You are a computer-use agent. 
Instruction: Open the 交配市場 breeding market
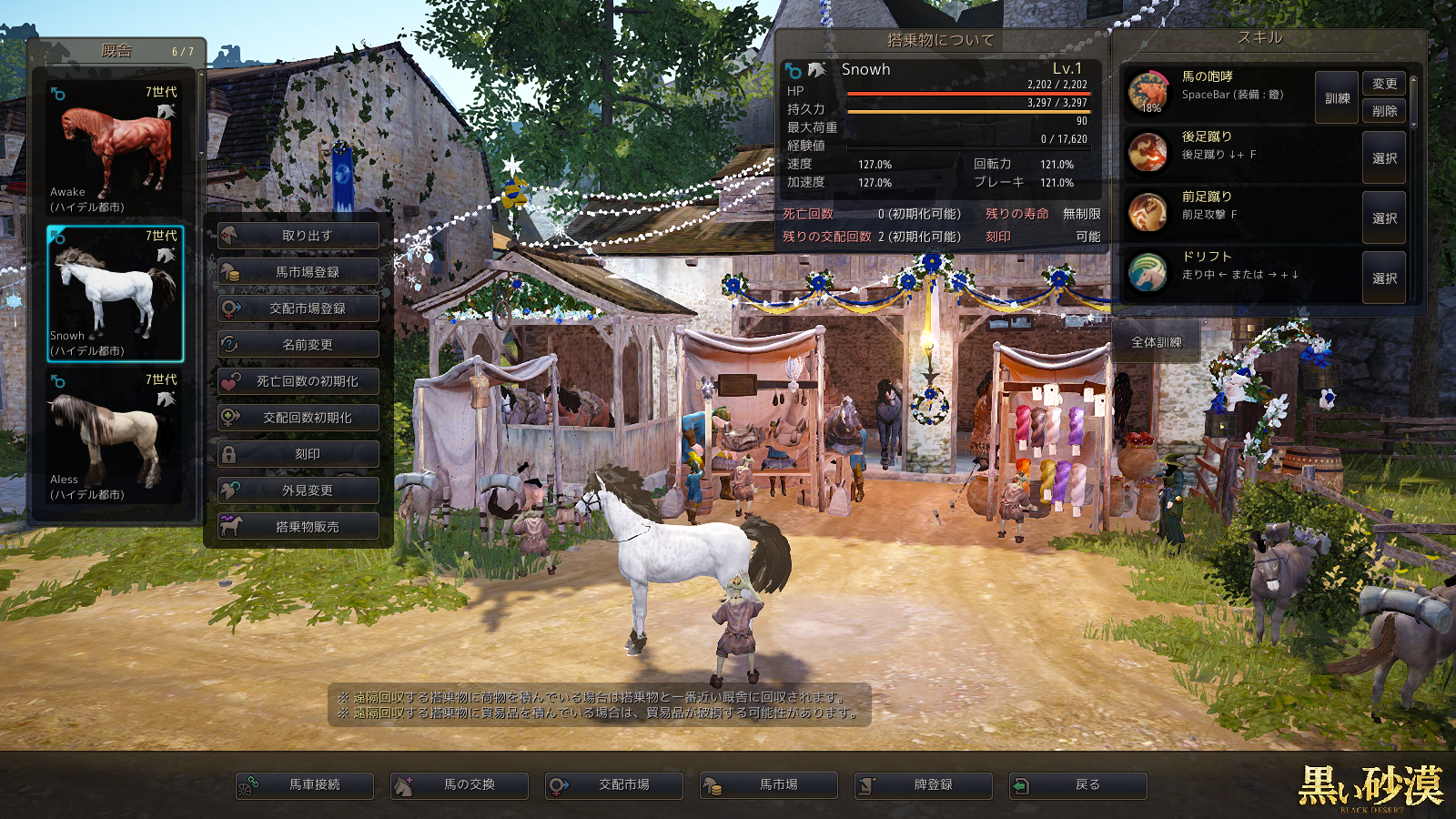614,784
